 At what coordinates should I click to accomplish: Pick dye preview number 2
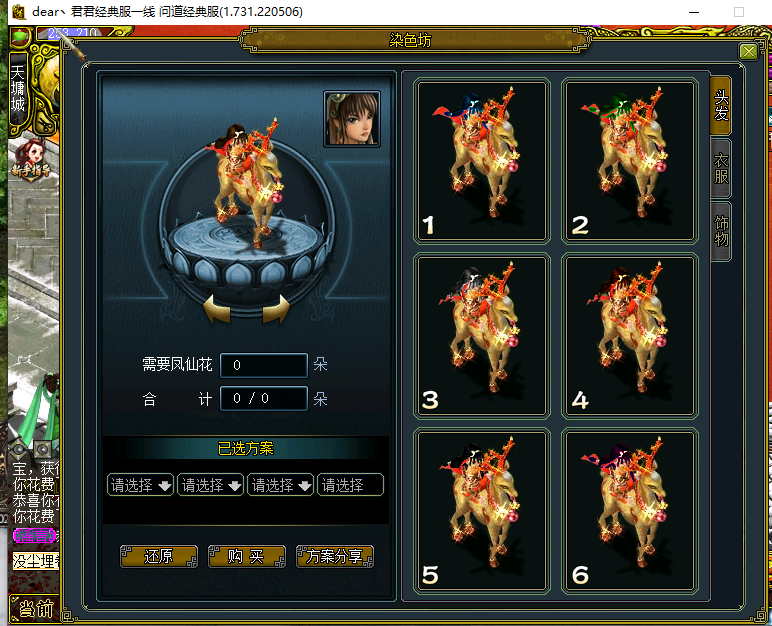point(629,161)
